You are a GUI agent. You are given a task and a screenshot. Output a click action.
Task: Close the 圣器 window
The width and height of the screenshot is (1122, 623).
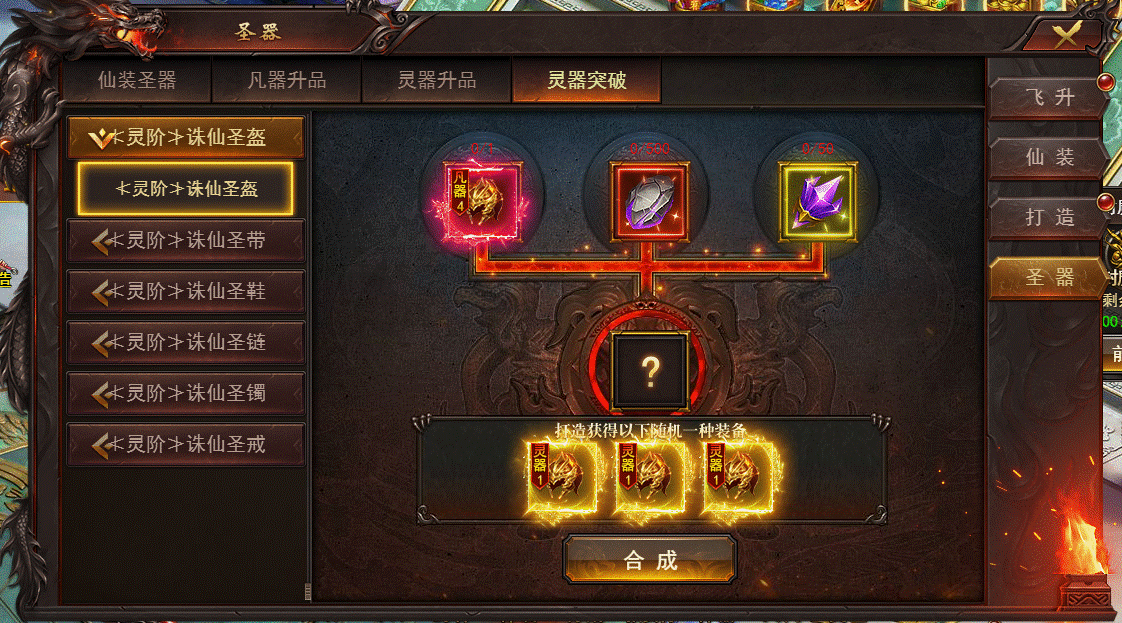[1067, 36]
